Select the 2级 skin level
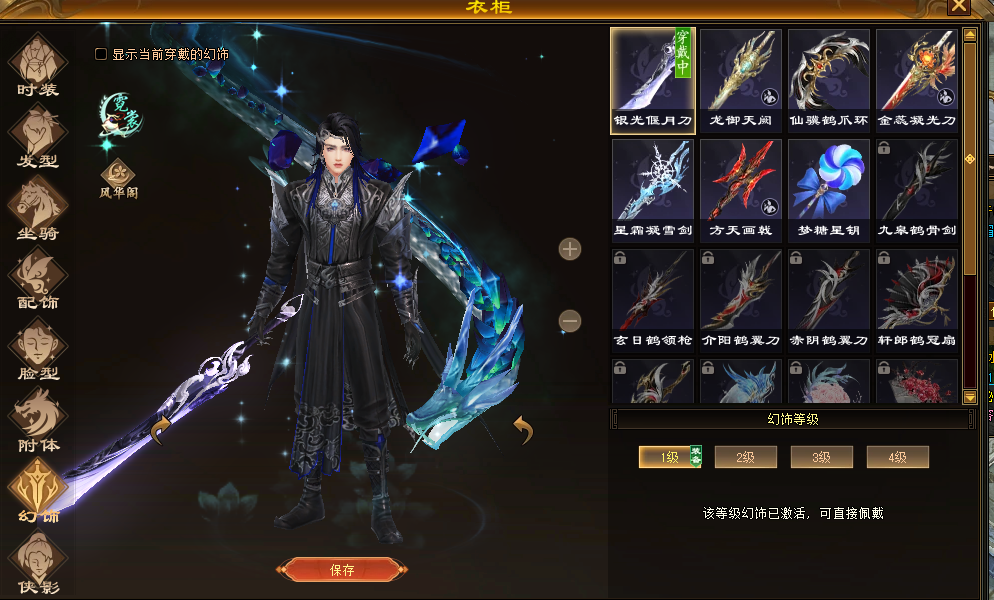 pyautogui.click(x=745, y=457)
